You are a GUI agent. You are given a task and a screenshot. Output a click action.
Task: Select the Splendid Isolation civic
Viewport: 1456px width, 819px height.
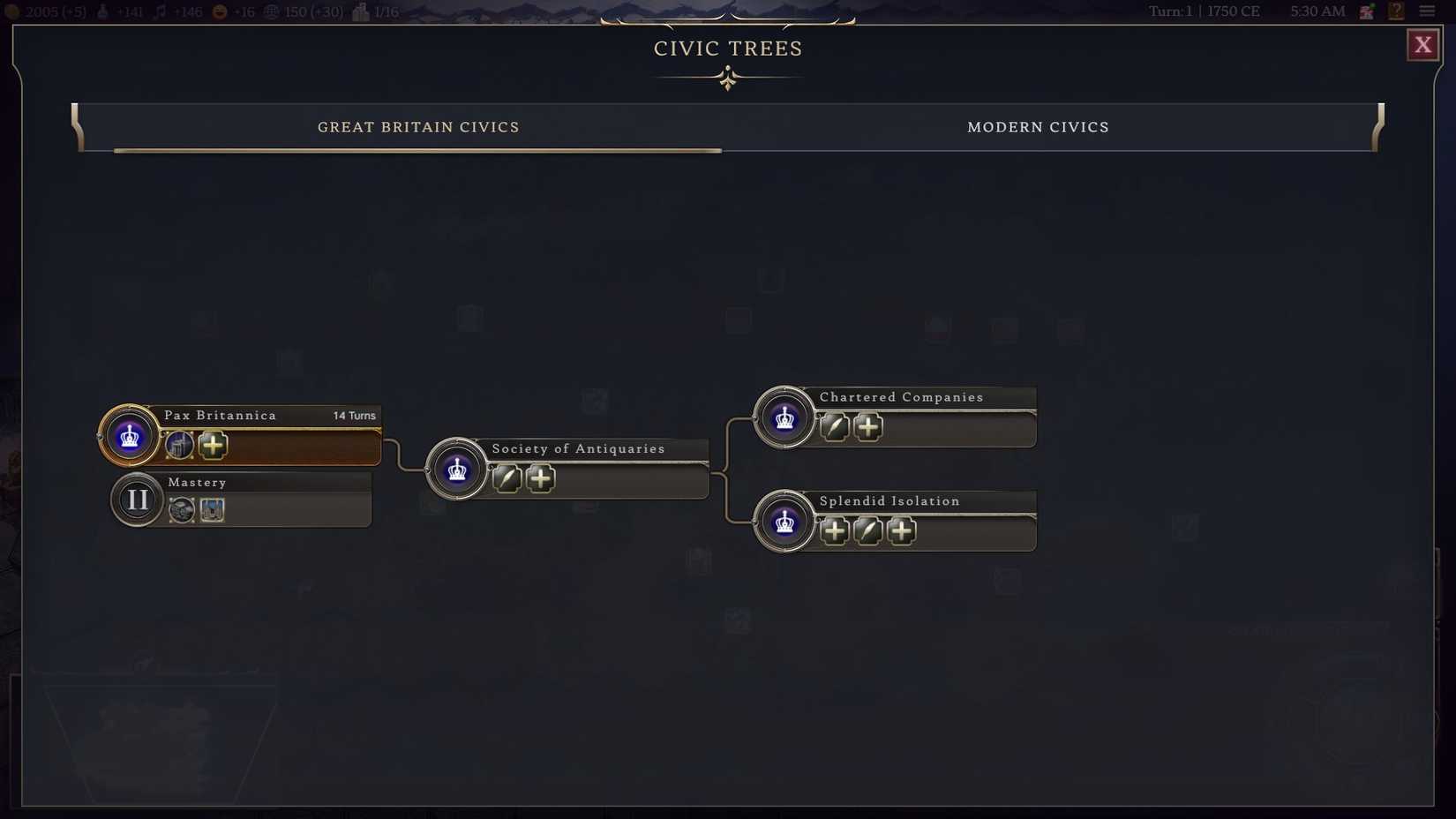tap(889, 500)
